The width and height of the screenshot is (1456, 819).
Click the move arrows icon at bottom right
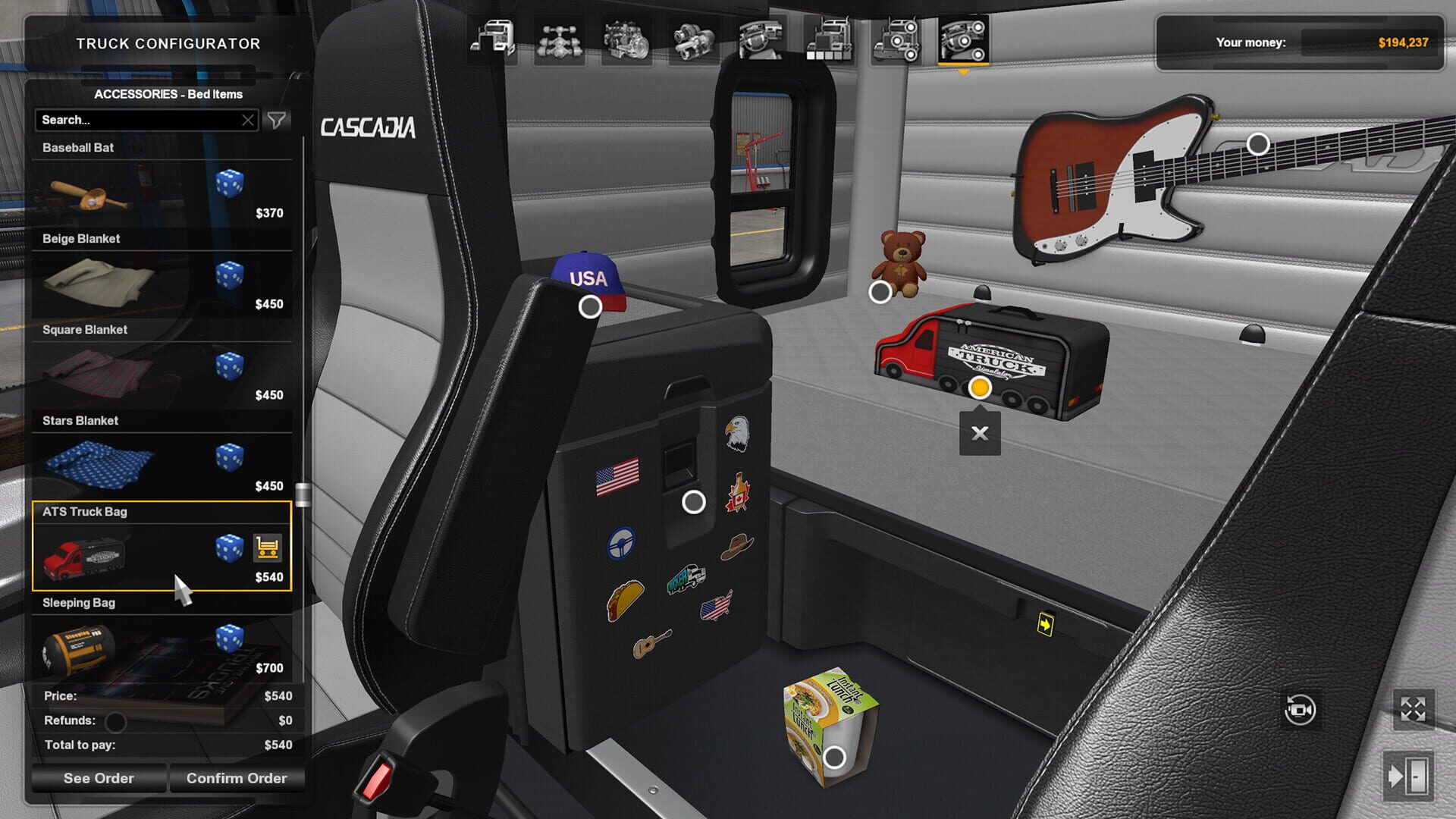[1413, 708]
